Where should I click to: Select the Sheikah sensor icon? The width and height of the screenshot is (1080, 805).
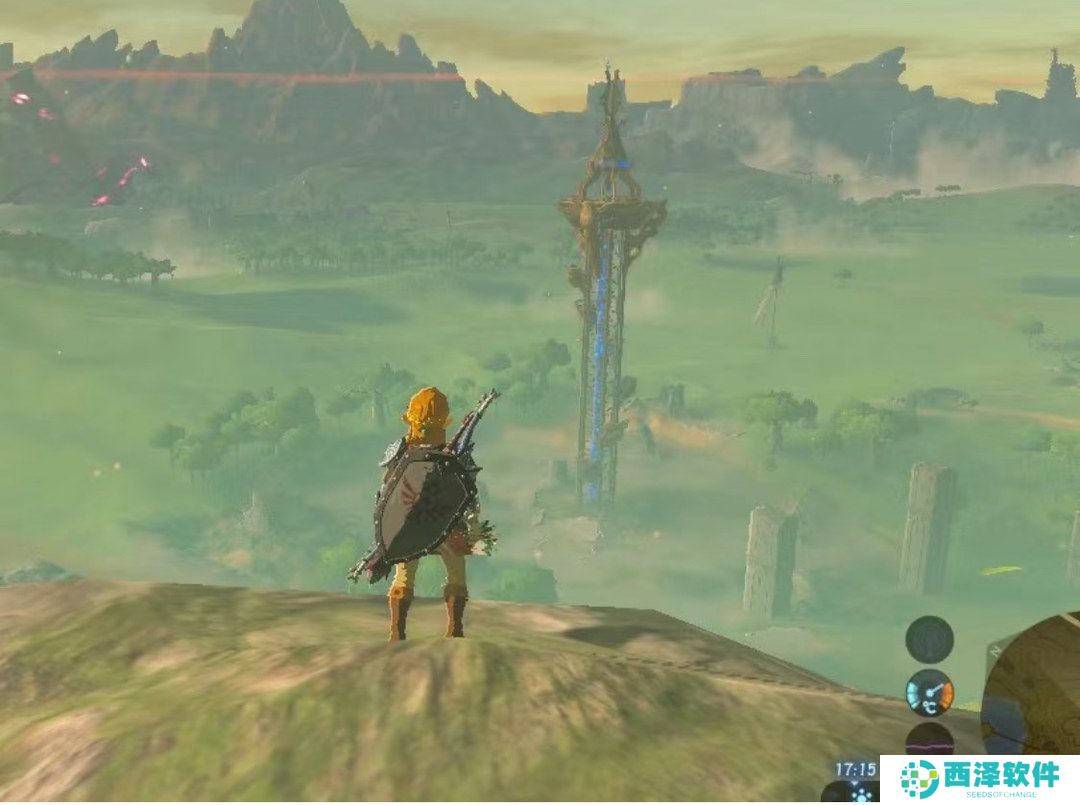(929, 640)
